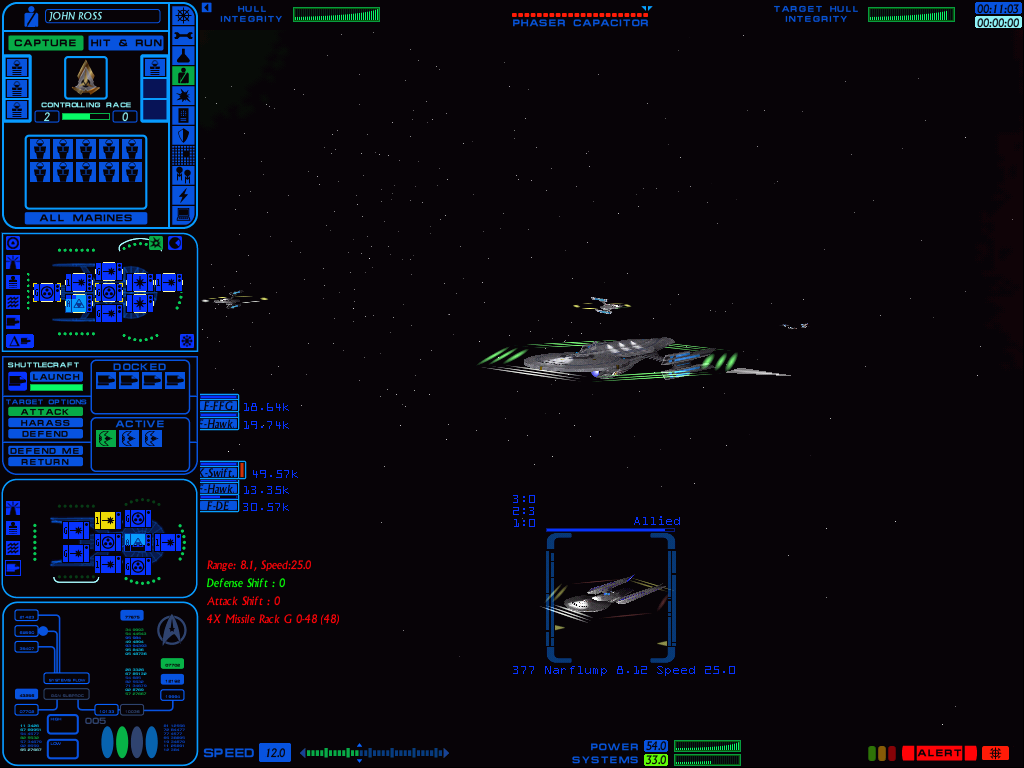This screenshot has height=768, width=1024.
Task: Set shuttle target option to Harass
Action: [x=46, y=423]
